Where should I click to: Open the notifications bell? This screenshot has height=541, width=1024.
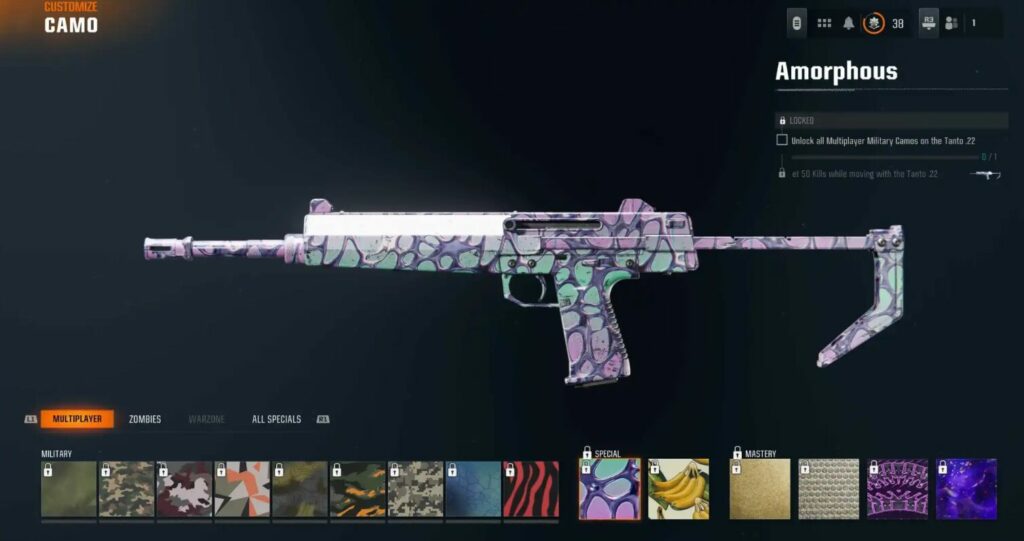pos(849,23)
